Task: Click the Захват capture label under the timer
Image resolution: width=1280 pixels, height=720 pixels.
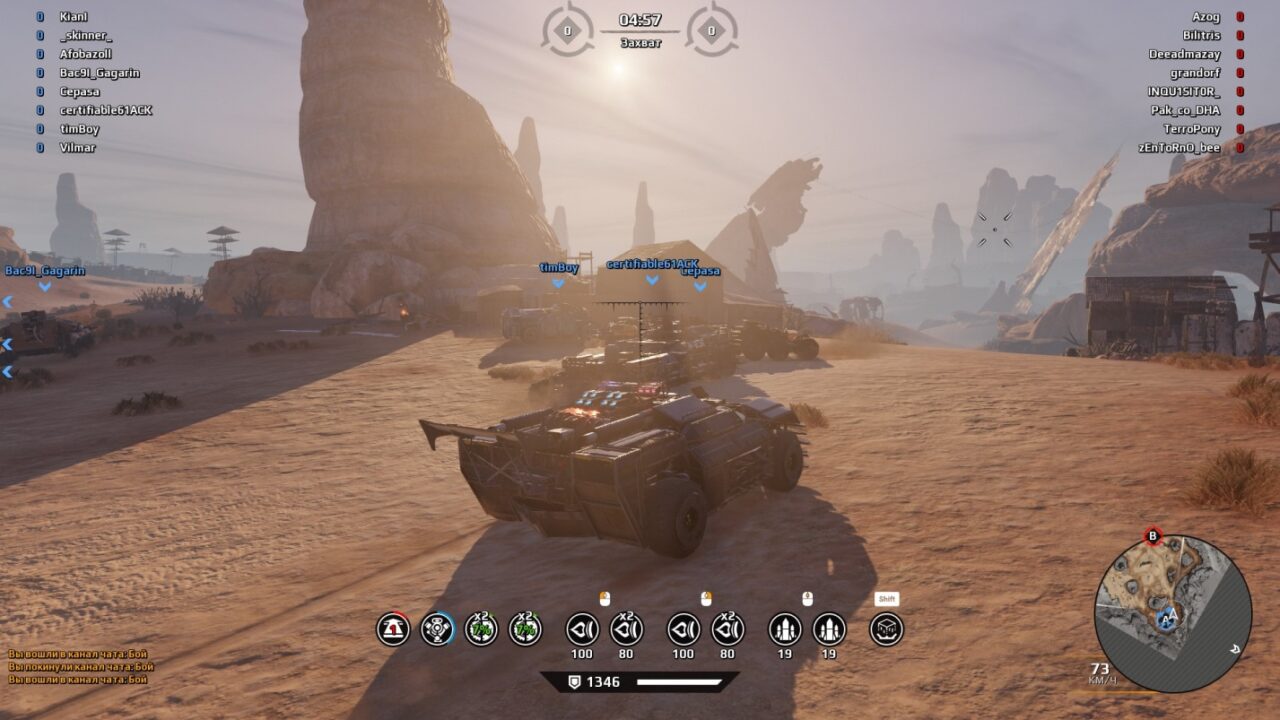Action: pyautogui.click(x=640, y=45)
